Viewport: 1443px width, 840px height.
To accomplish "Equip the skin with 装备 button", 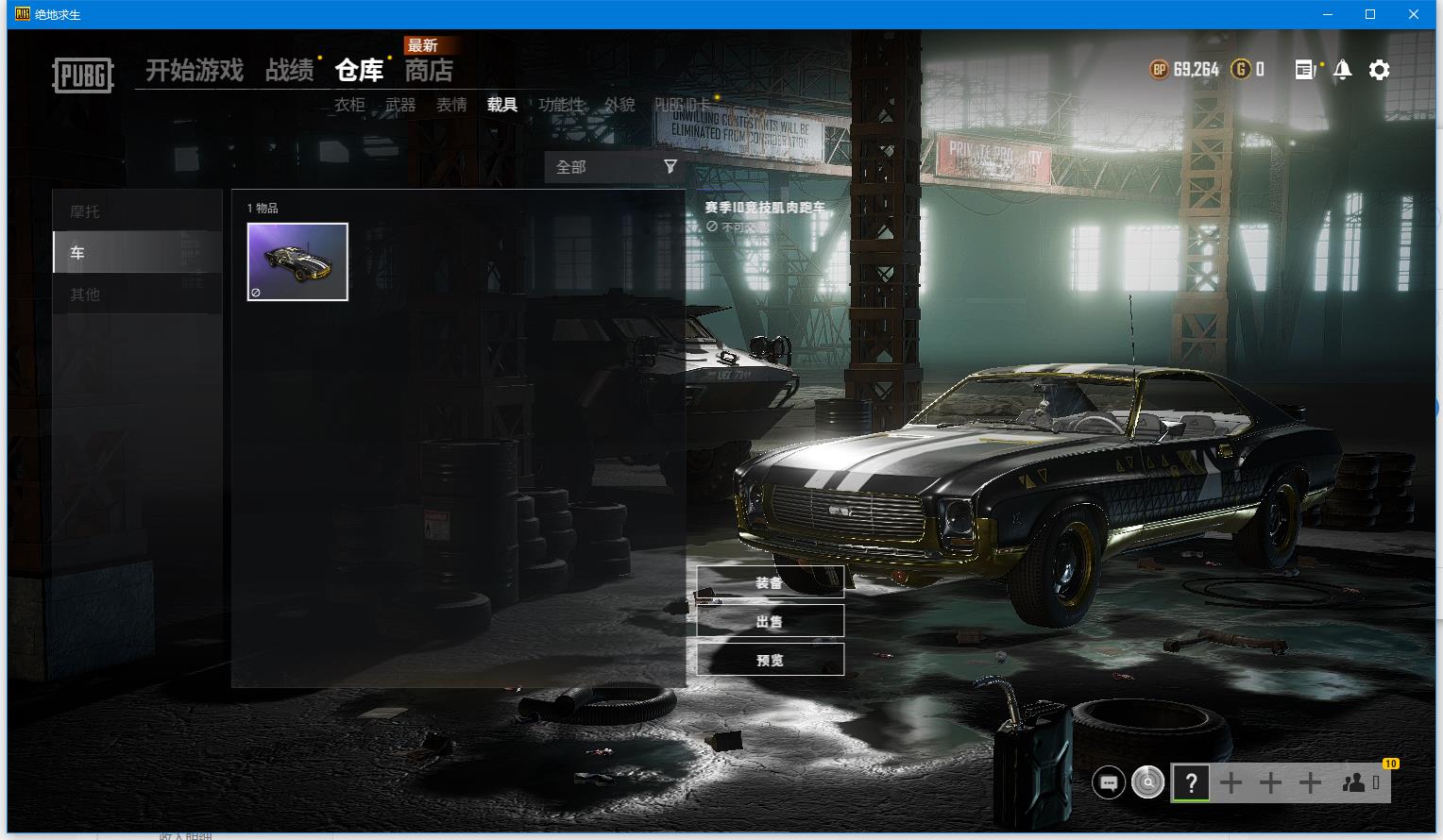I will (770, 583).
